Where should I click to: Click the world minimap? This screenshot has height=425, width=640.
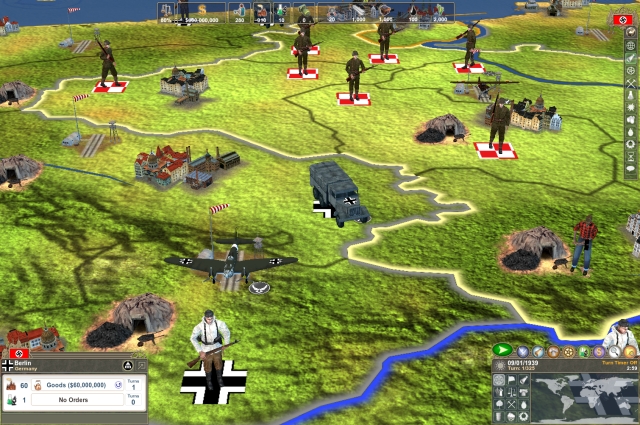pos(584,395)
